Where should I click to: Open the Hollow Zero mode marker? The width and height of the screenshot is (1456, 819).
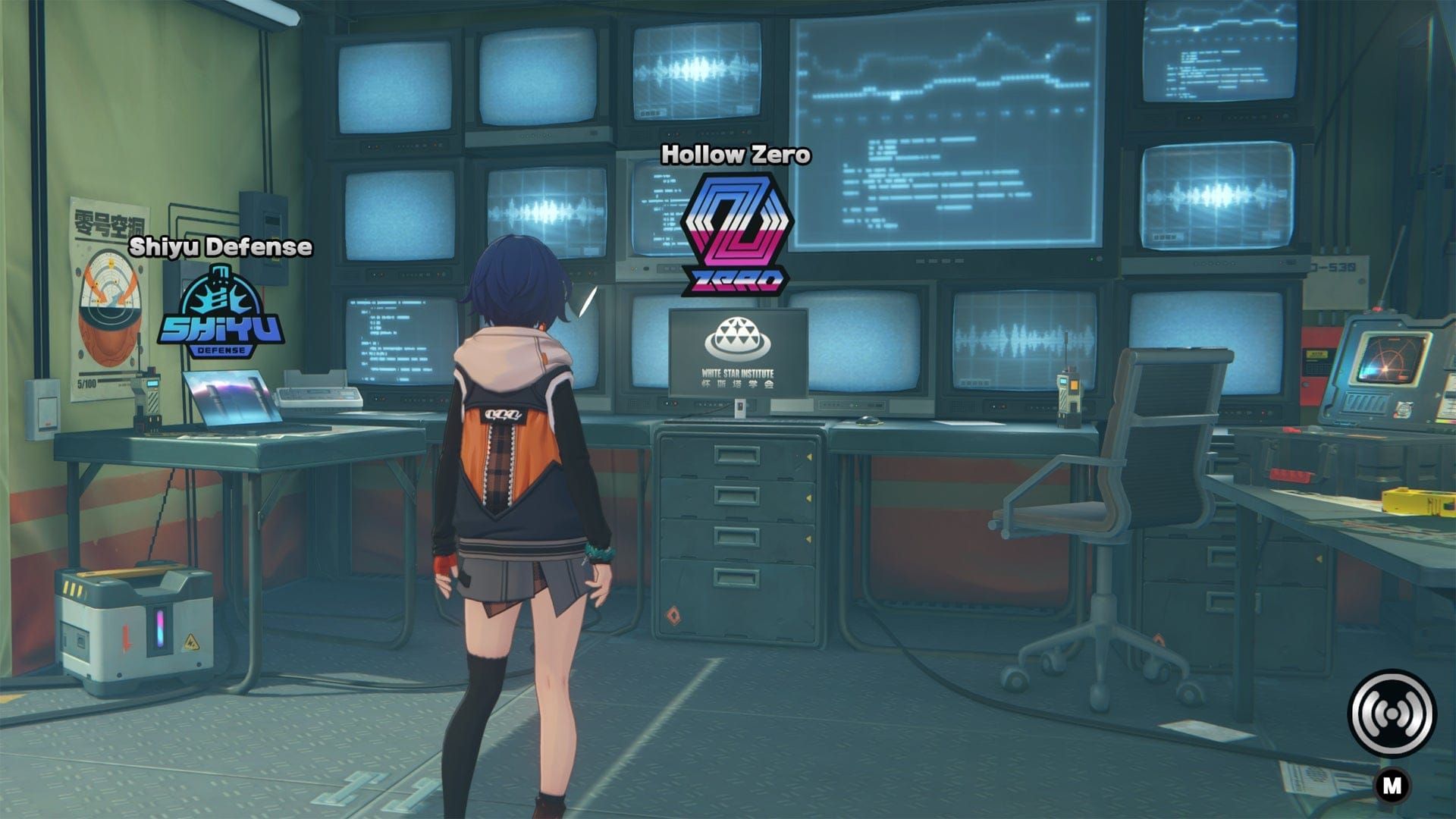[735, 234]
